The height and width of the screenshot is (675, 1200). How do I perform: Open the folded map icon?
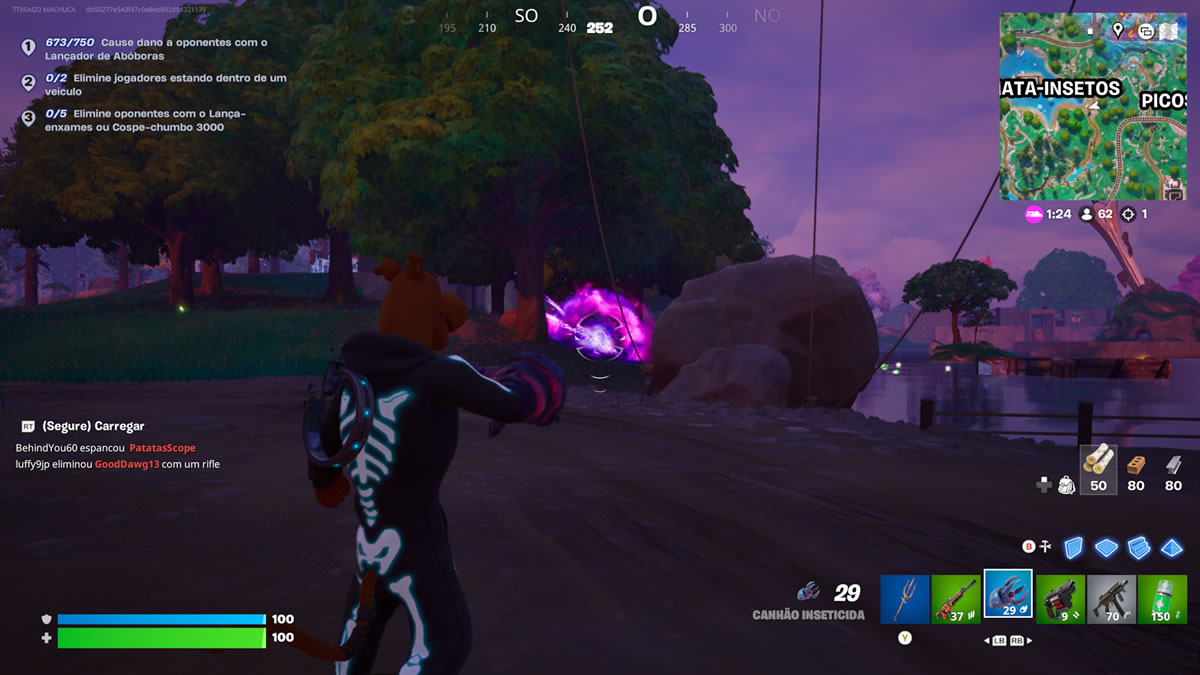coord(1169,30)
